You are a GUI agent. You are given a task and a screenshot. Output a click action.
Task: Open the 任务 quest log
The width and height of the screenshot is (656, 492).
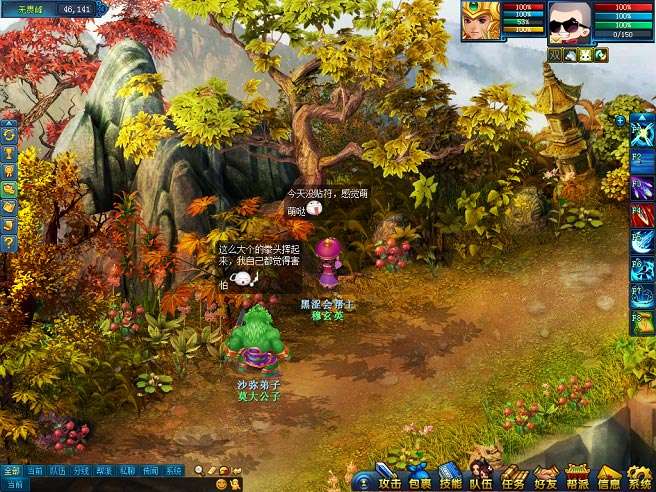coord(514,481)
